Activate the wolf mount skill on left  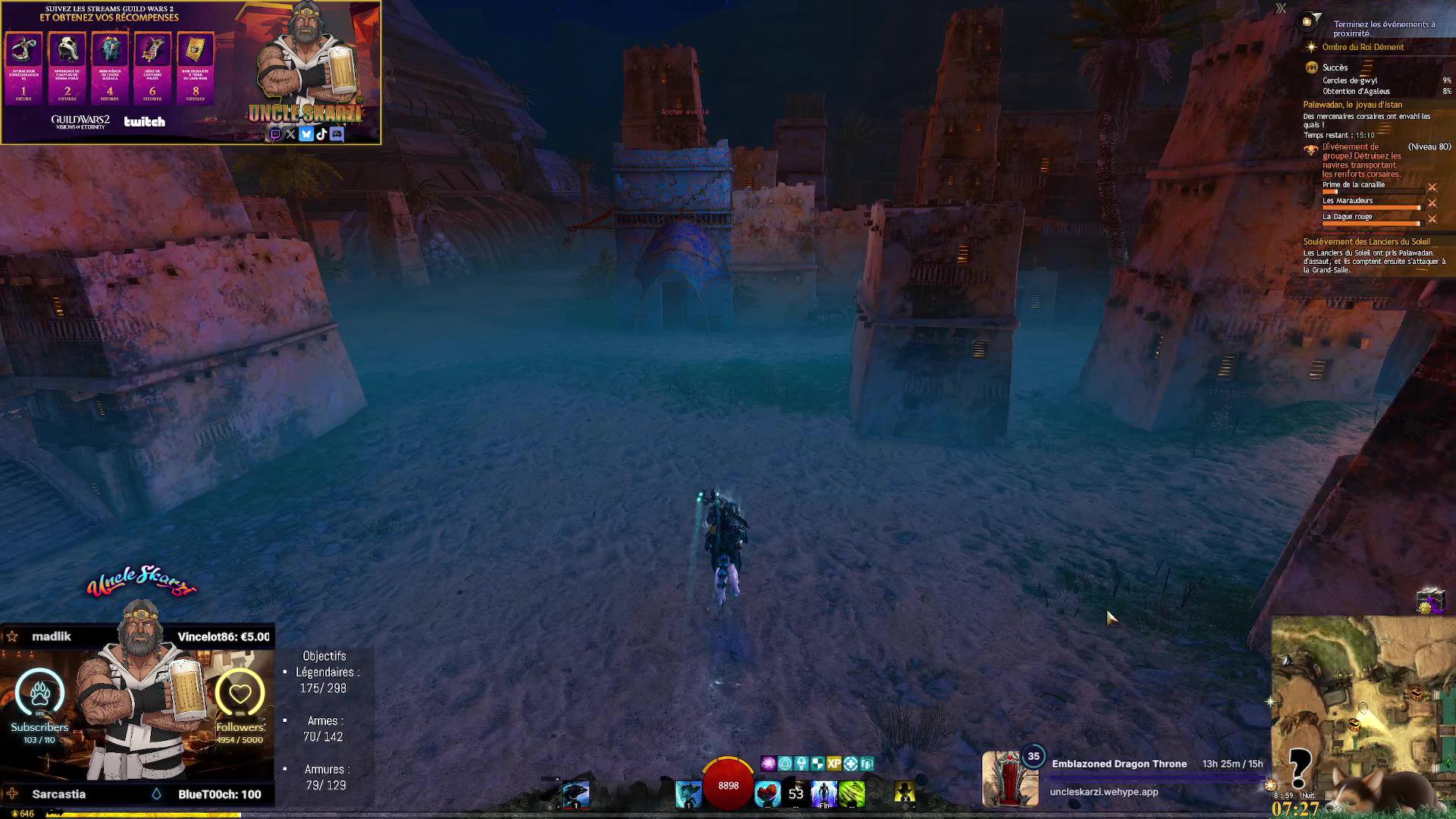[x=576, y=794]
